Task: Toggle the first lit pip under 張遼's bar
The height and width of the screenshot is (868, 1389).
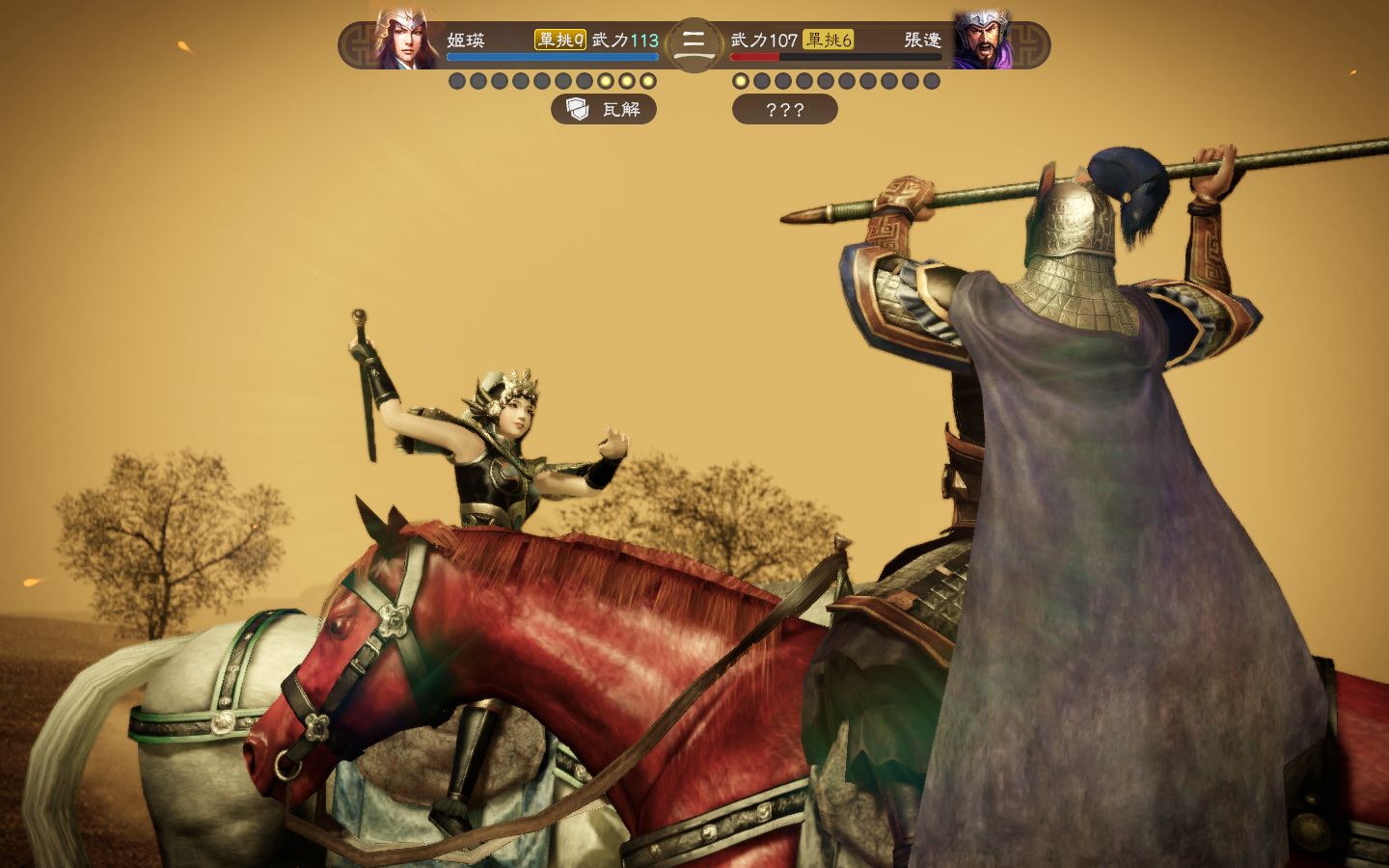Action: click(x=741, y=81)
